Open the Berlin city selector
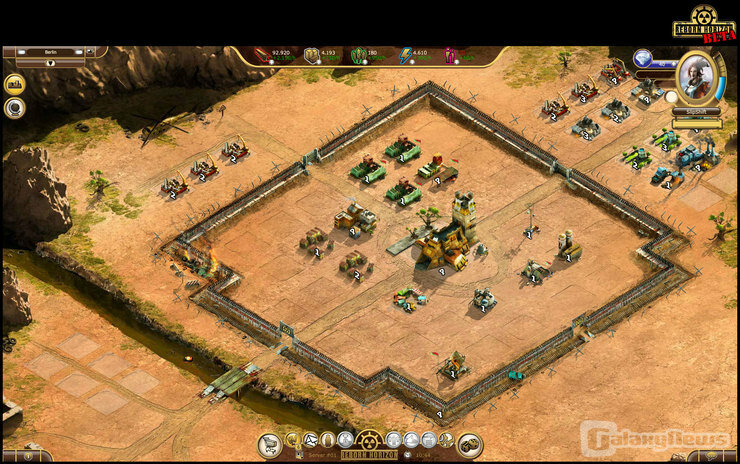This screenshot has height=464, width=740. (x=50, y=52)
